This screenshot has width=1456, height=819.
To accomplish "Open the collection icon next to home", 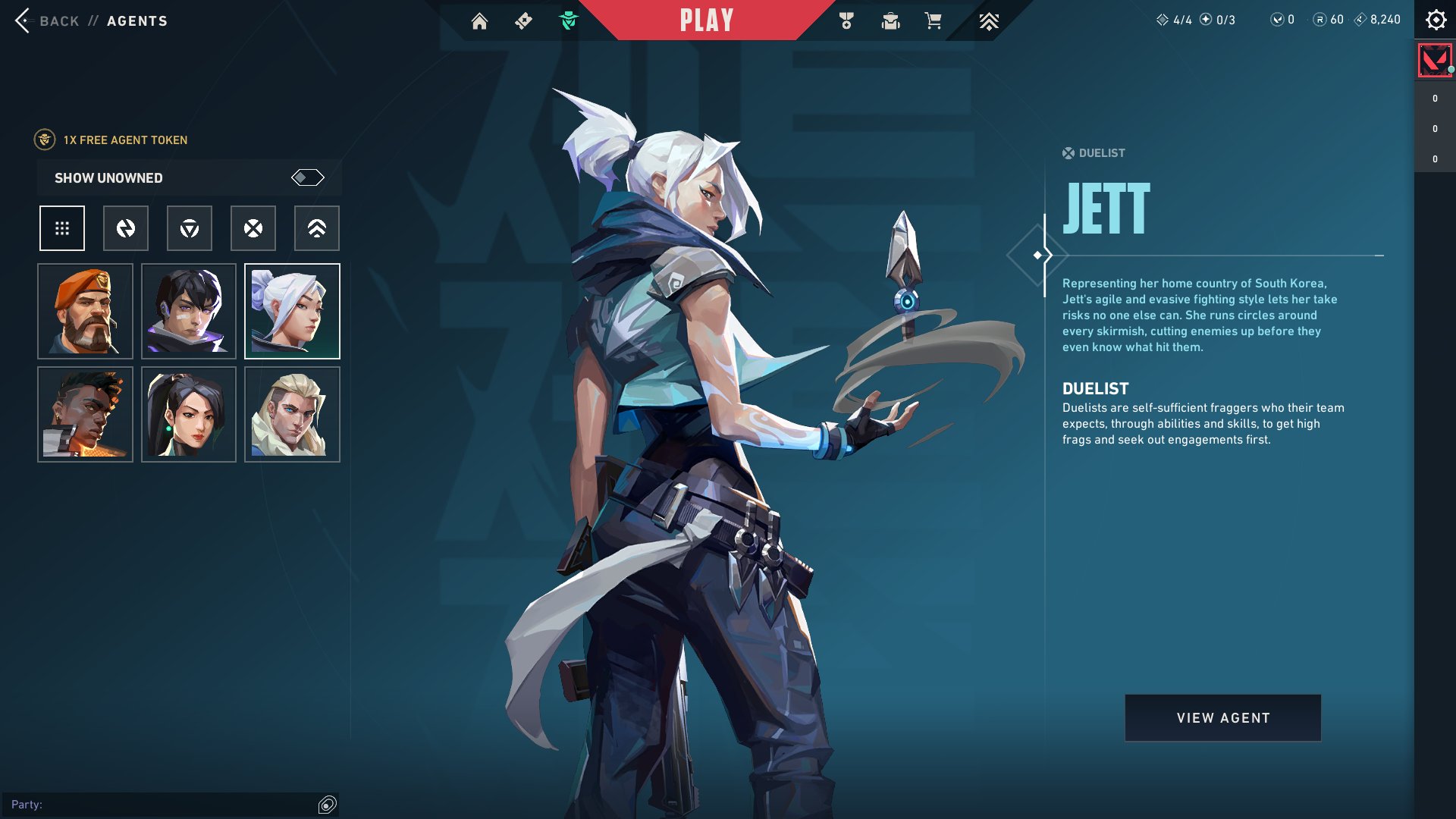I will 523,21.
